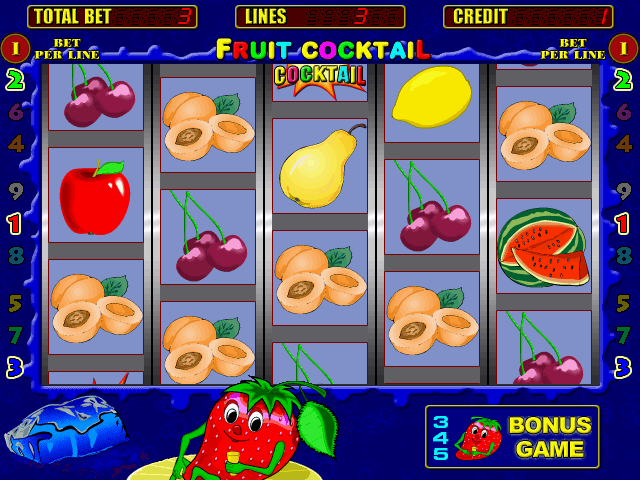
Task: Open the Bonus Game strawberry panel
Action: click(x=512, y=437)
